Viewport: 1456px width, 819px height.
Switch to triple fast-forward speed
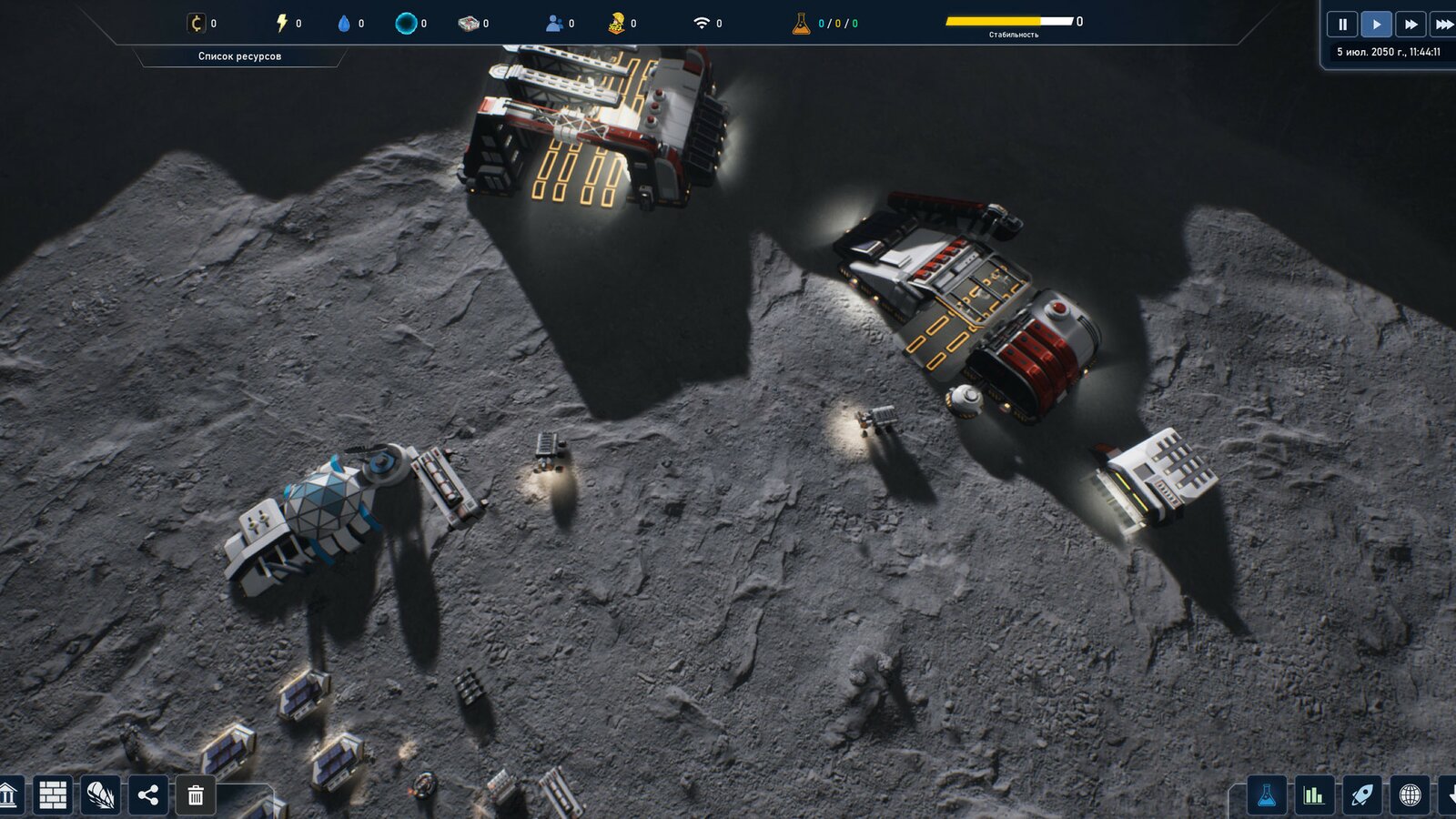pyautogui.click(x=1443, y=25)
